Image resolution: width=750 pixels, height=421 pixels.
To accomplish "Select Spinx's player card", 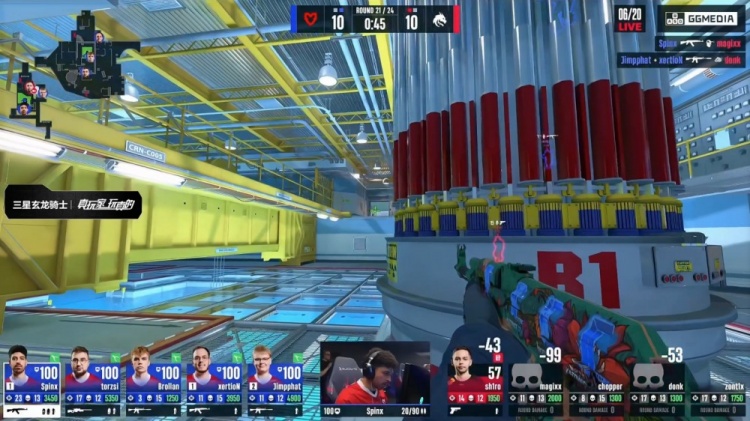I will pyautogui.click(x=32, y=382).
